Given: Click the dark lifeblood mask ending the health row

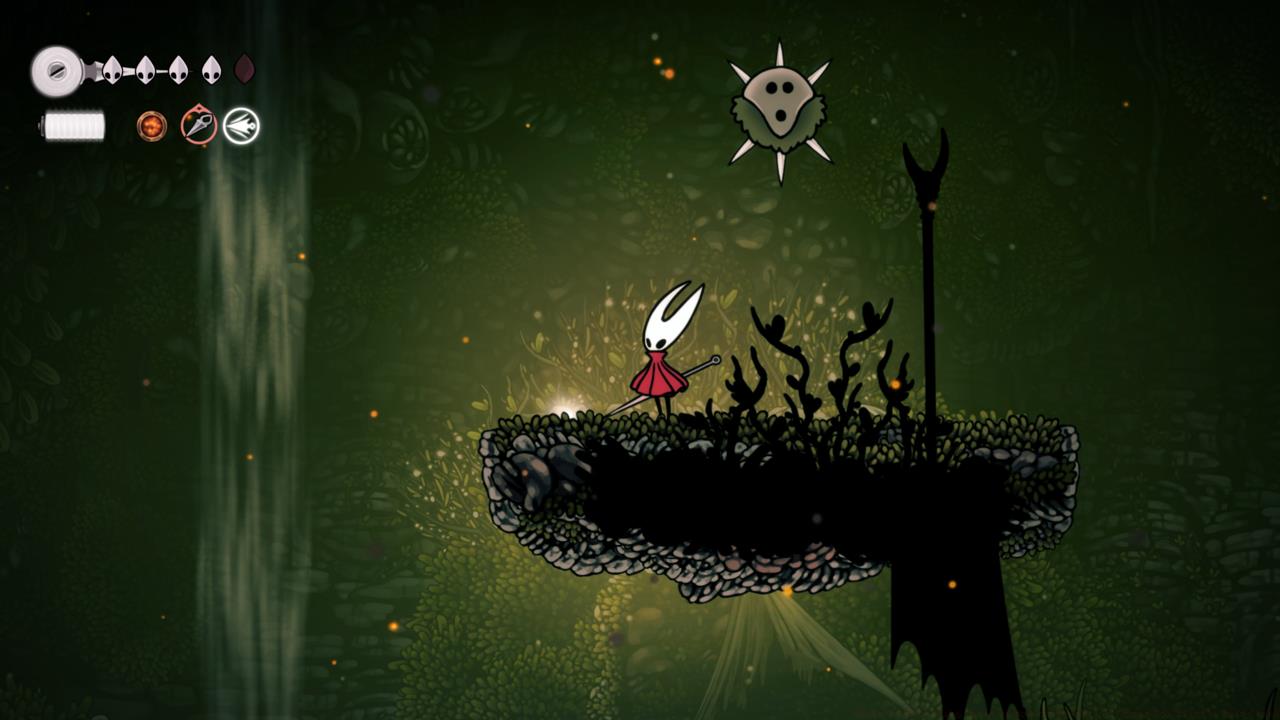Looking at the screenshot, I should tap(242, 70).
